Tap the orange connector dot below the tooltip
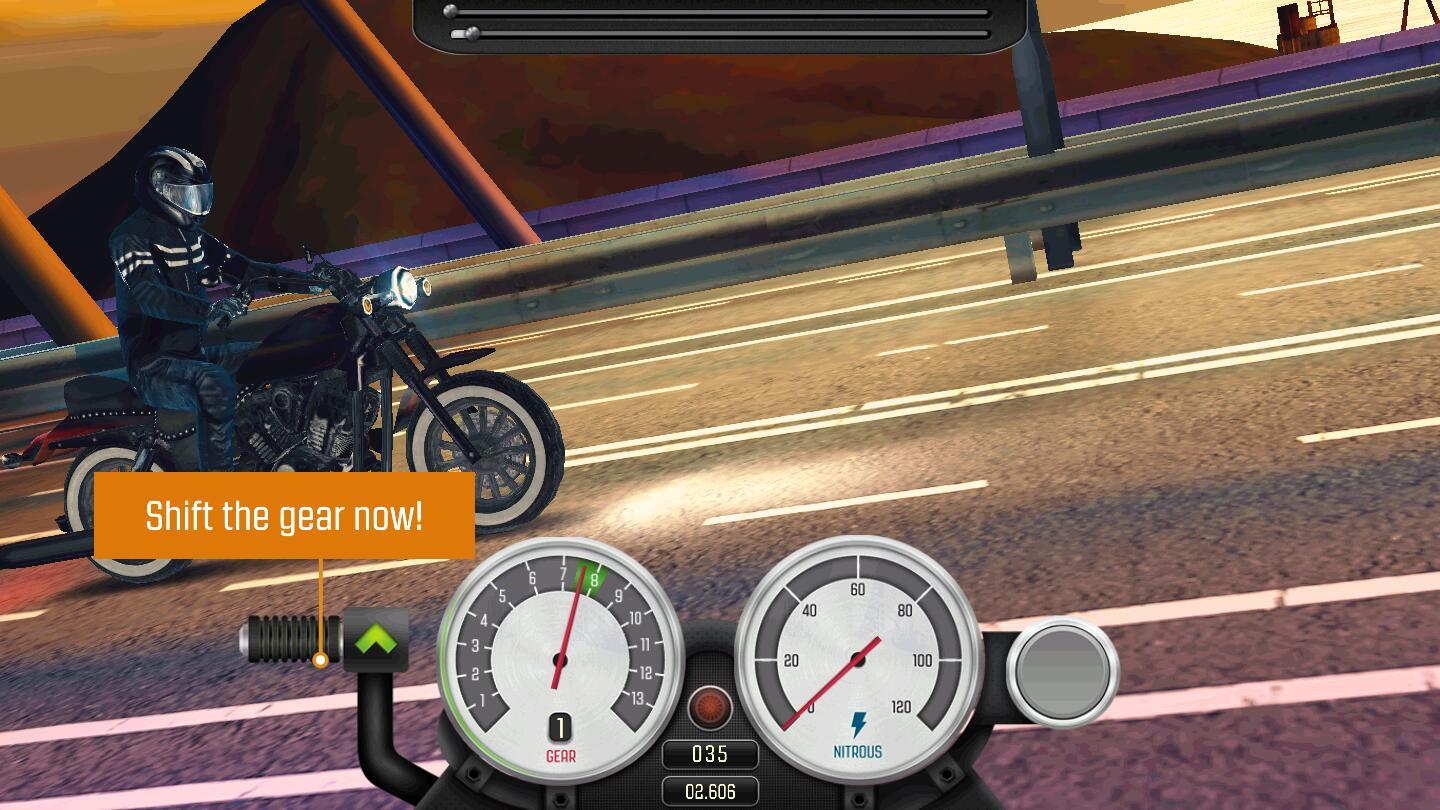1440x810 pixels. 320,659
